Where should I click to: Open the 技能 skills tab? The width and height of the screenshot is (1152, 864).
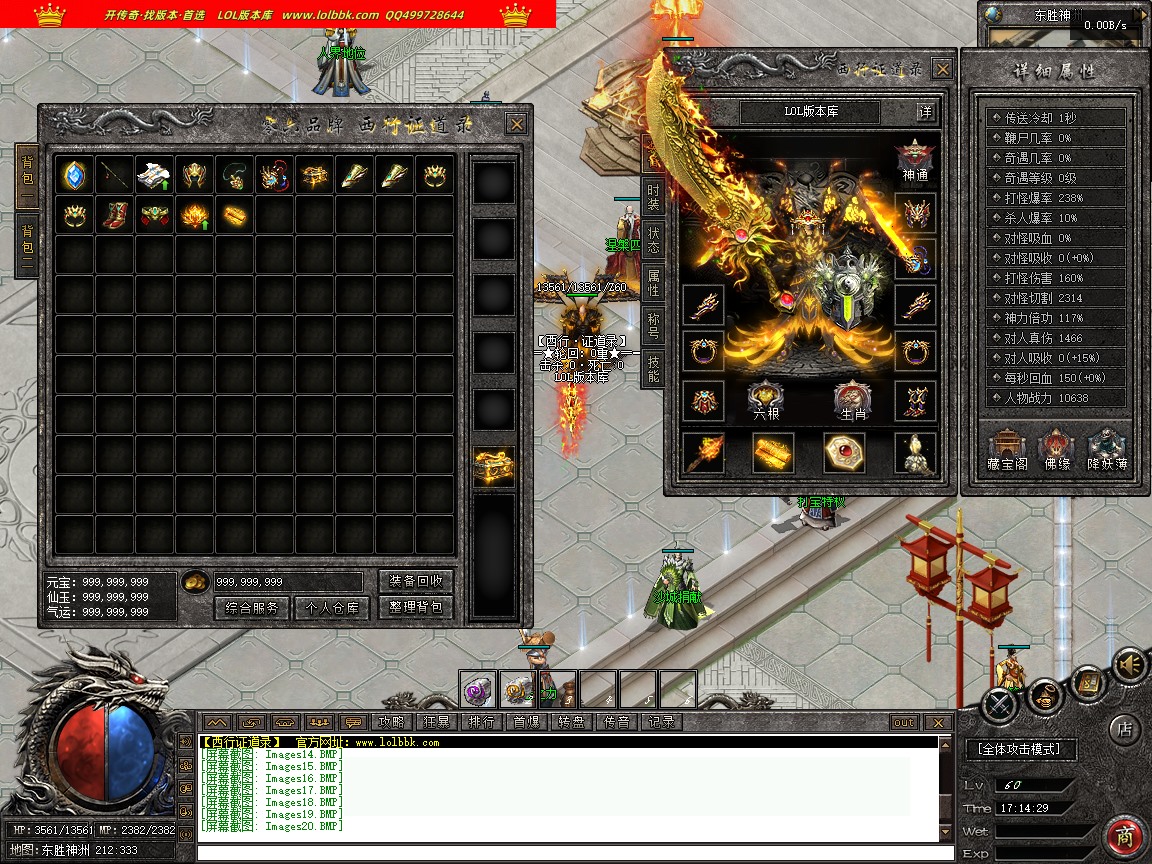click(653, 370)
